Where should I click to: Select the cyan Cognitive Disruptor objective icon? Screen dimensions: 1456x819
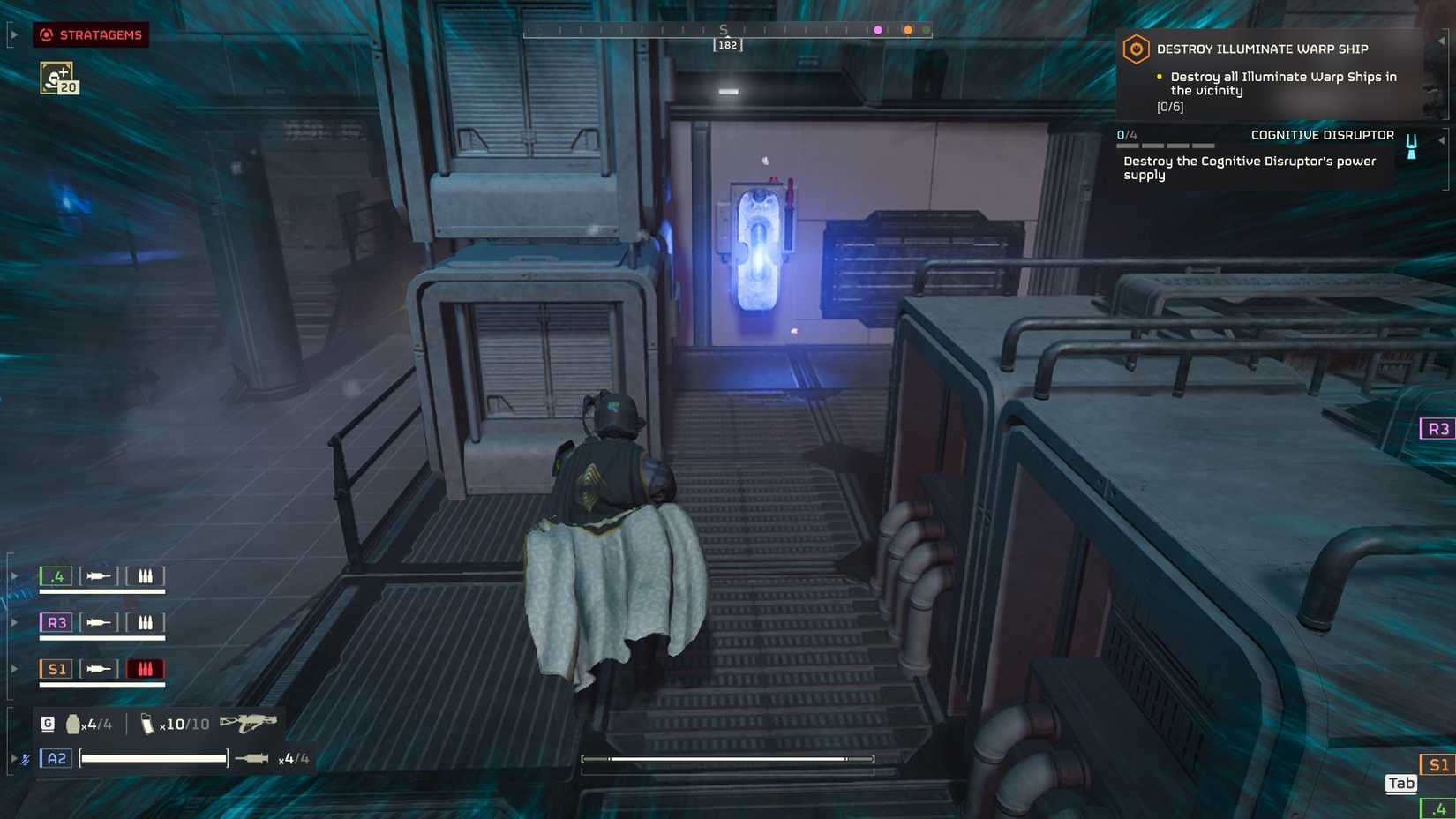(1411, 147)
